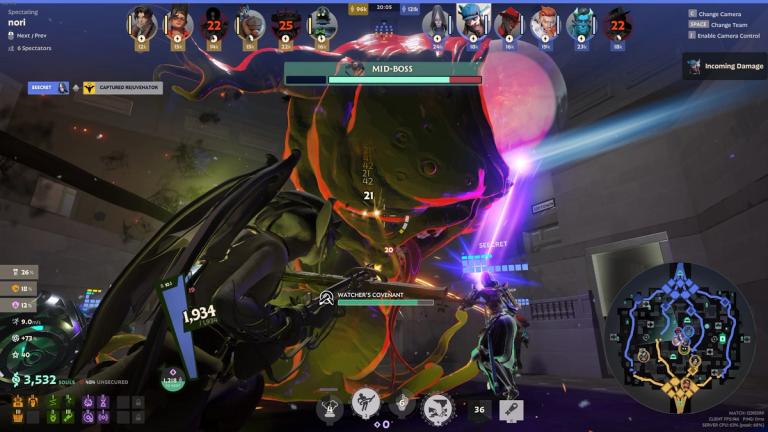
Task: Select the green-hooded hero portrait
Action: (x=322, y=22)
